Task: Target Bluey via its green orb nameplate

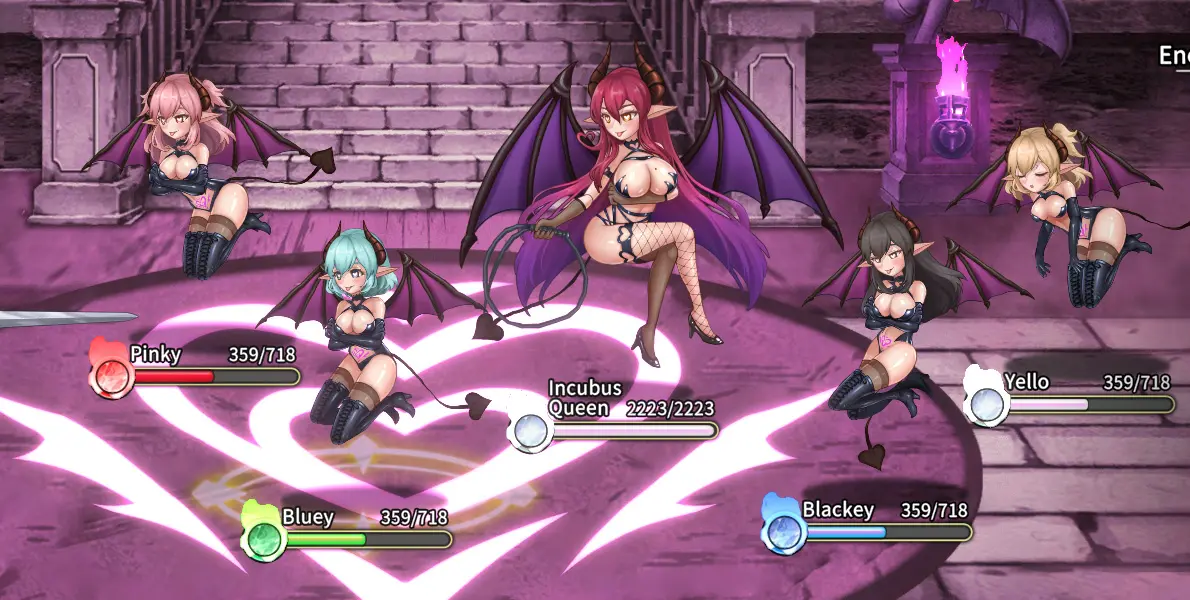Action: 347,529
